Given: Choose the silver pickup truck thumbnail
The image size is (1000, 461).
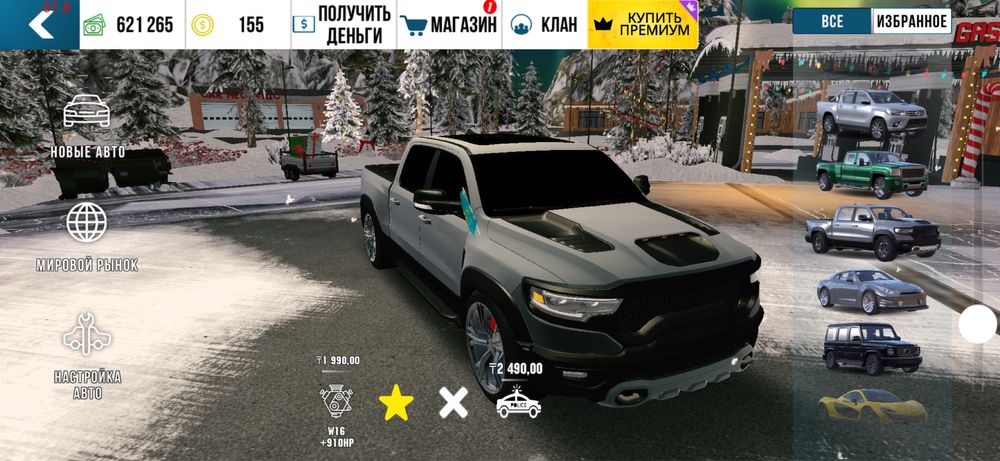Looking at the screenshot, I should click(x=870, y=114).
